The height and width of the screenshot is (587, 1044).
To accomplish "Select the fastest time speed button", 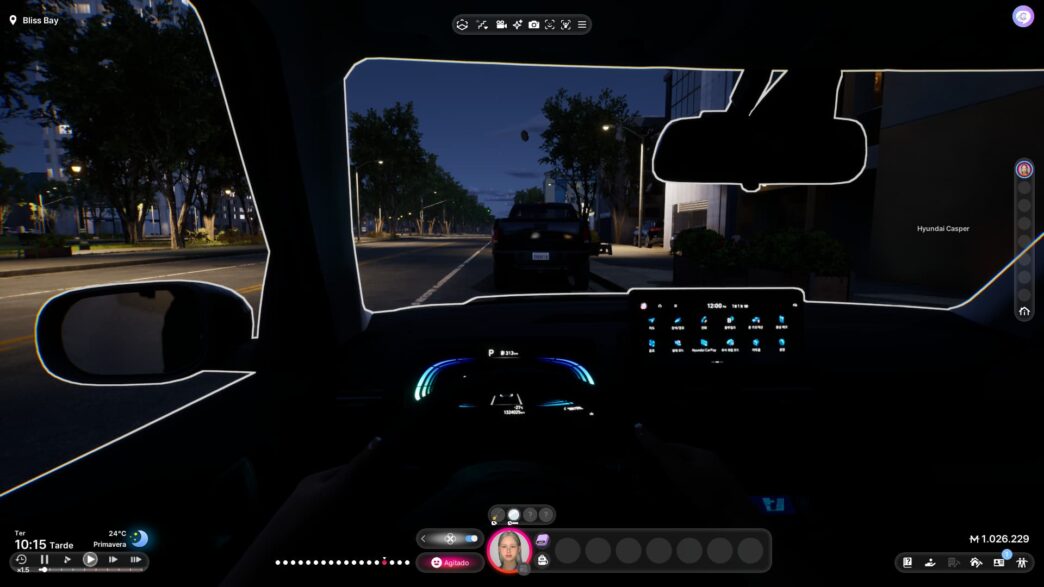I will pos(135,560).
